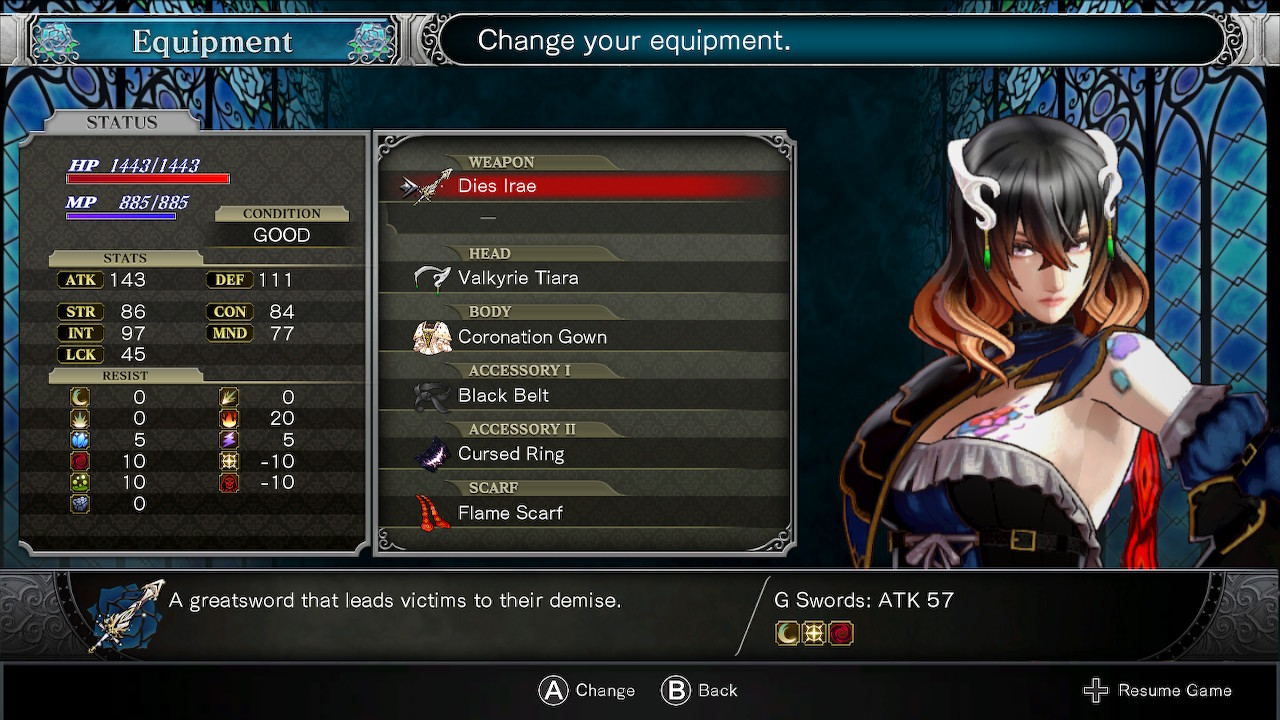Select the Black Belt accessory slot
This screenshot has width=1280, height=720.
coord(584,396)
